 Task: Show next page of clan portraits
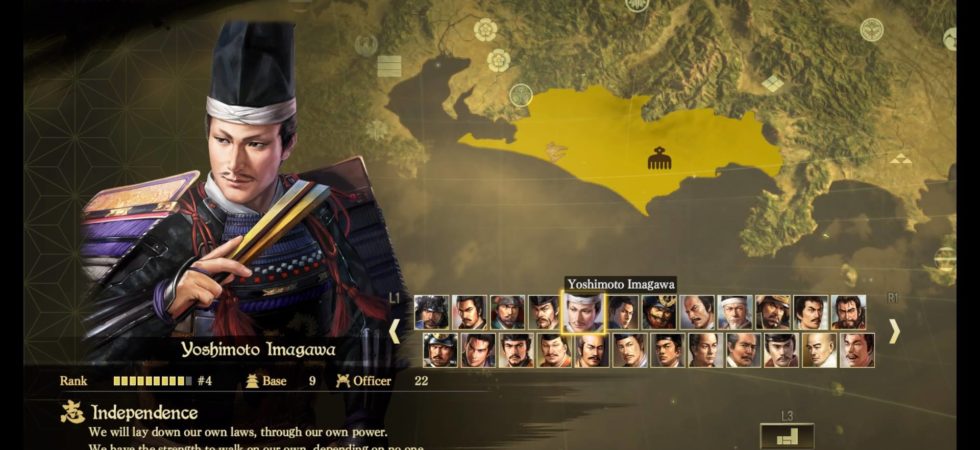[893, 331]
